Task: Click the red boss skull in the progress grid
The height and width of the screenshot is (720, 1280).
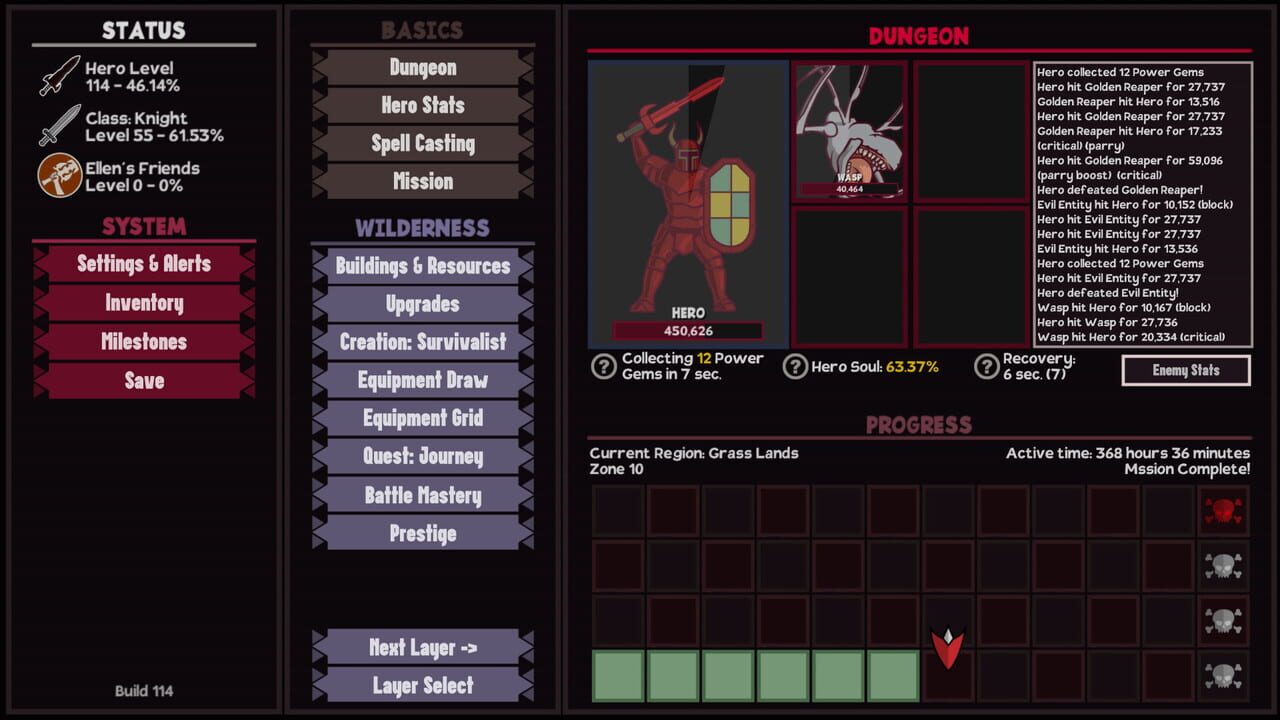Action: tap(1224, 510)
